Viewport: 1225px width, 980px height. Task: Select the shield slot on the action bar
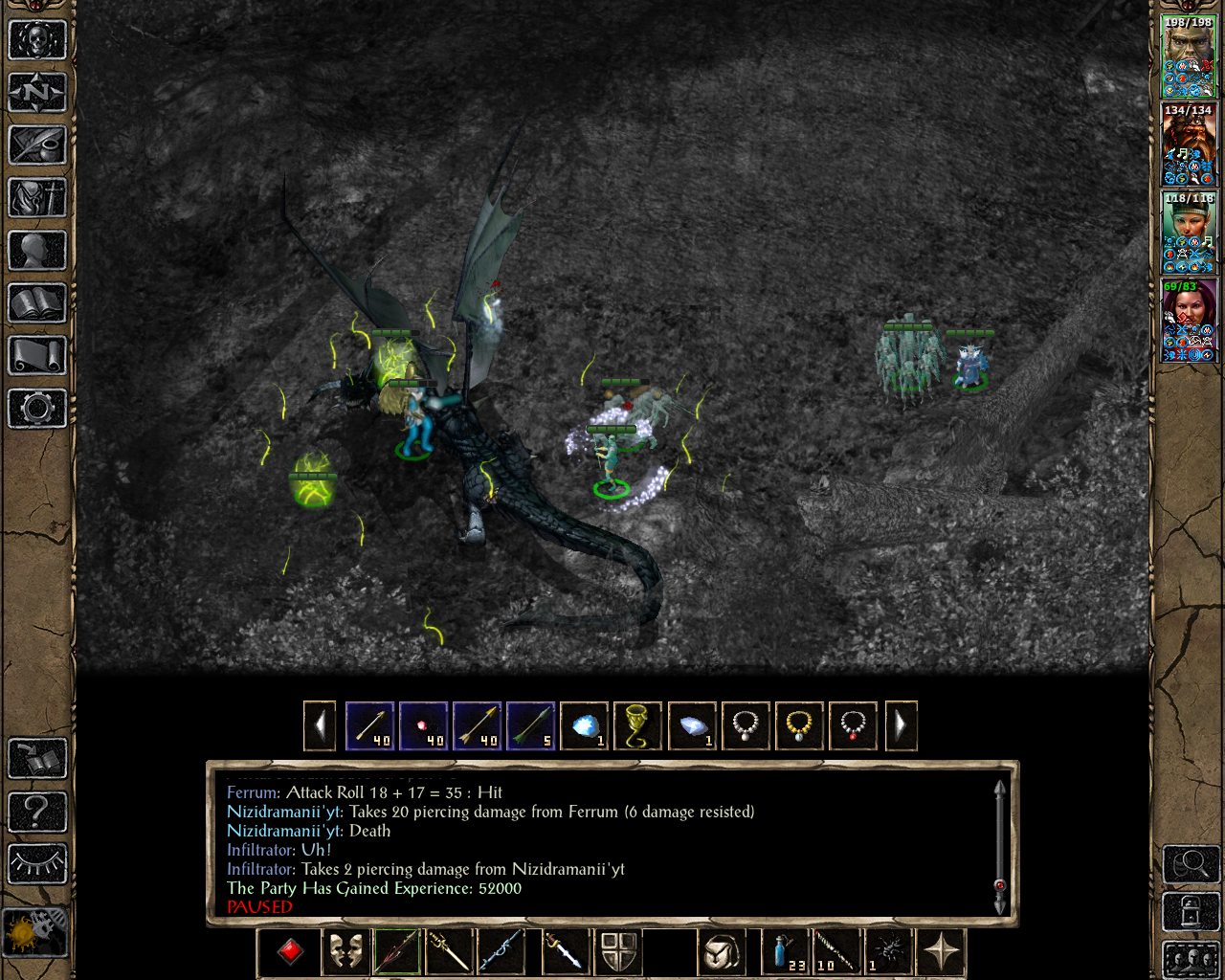619,953
